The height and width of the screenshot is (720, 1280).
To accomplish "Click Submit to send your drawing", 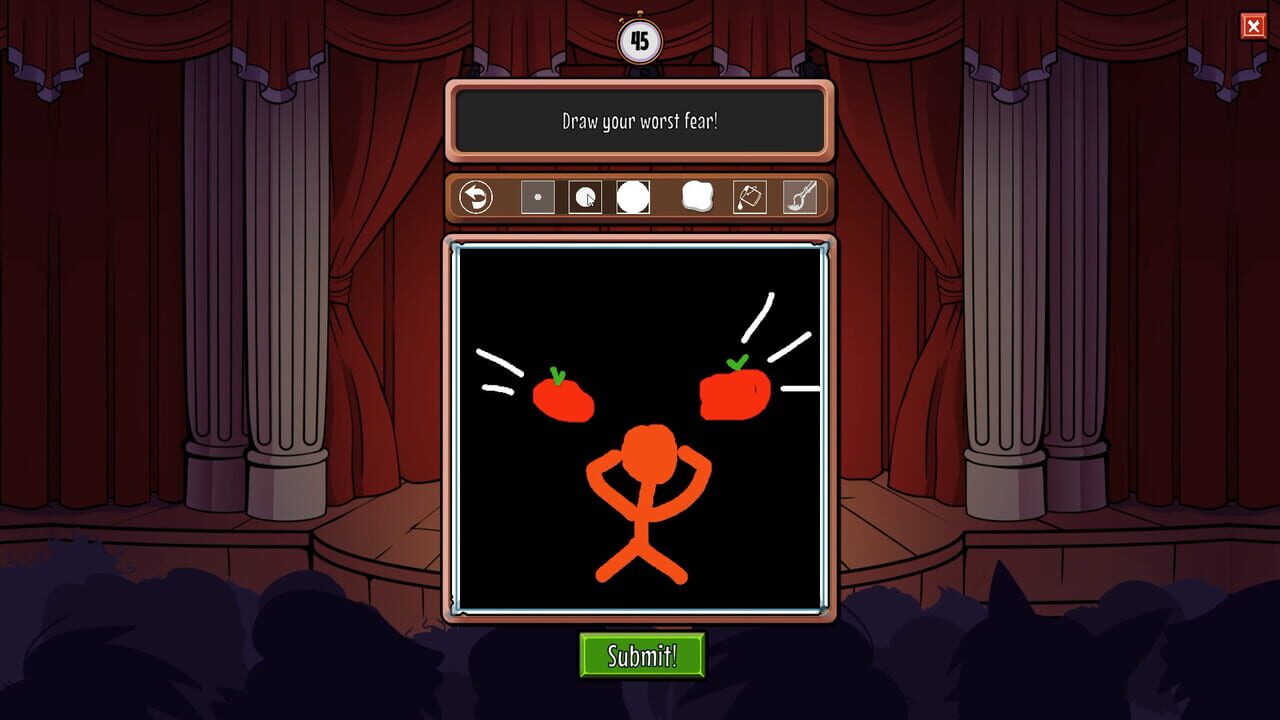I will click(x=640, y=654).
